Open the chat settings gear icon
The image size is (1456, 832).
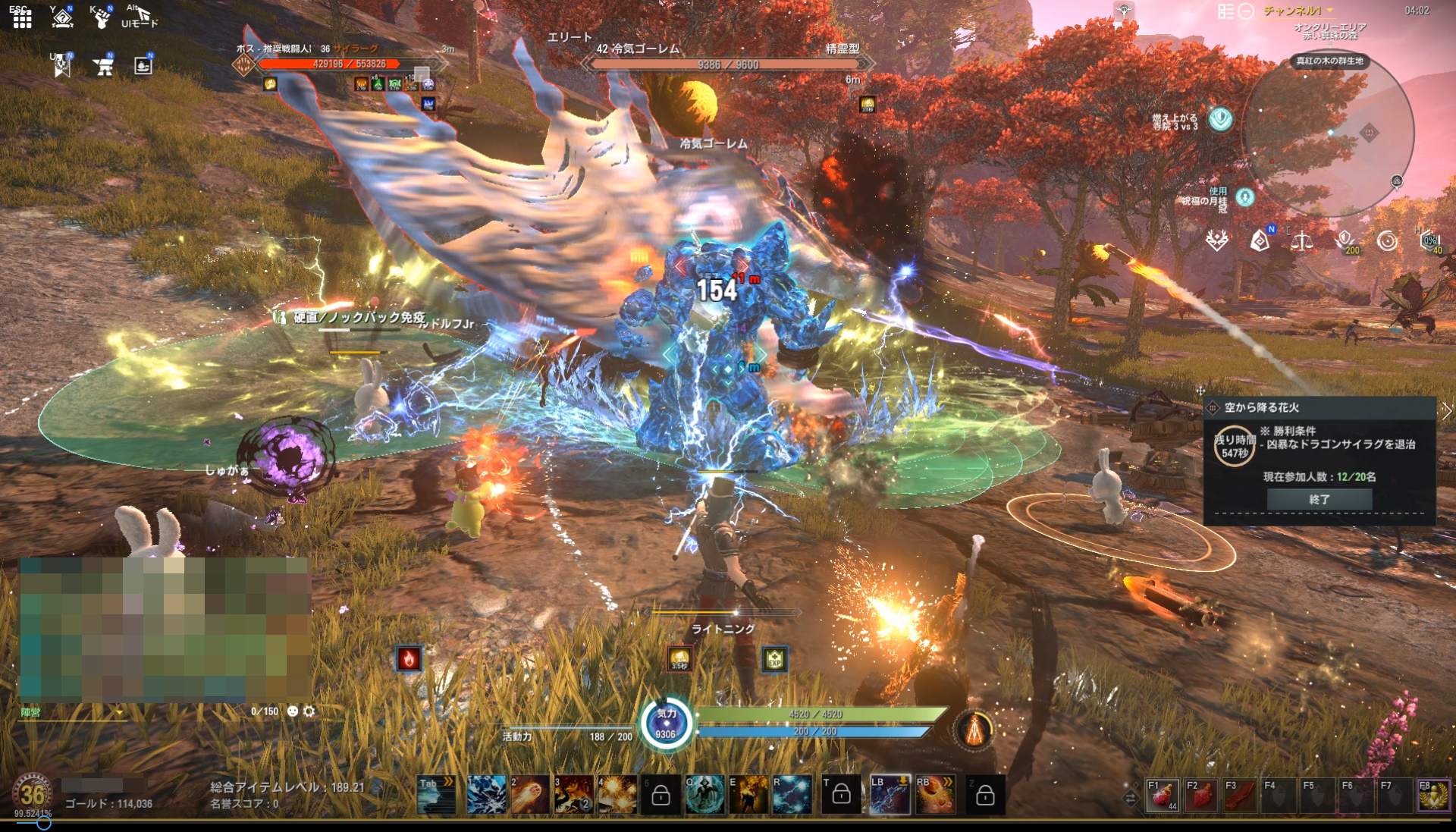click(x=309, y=711)
